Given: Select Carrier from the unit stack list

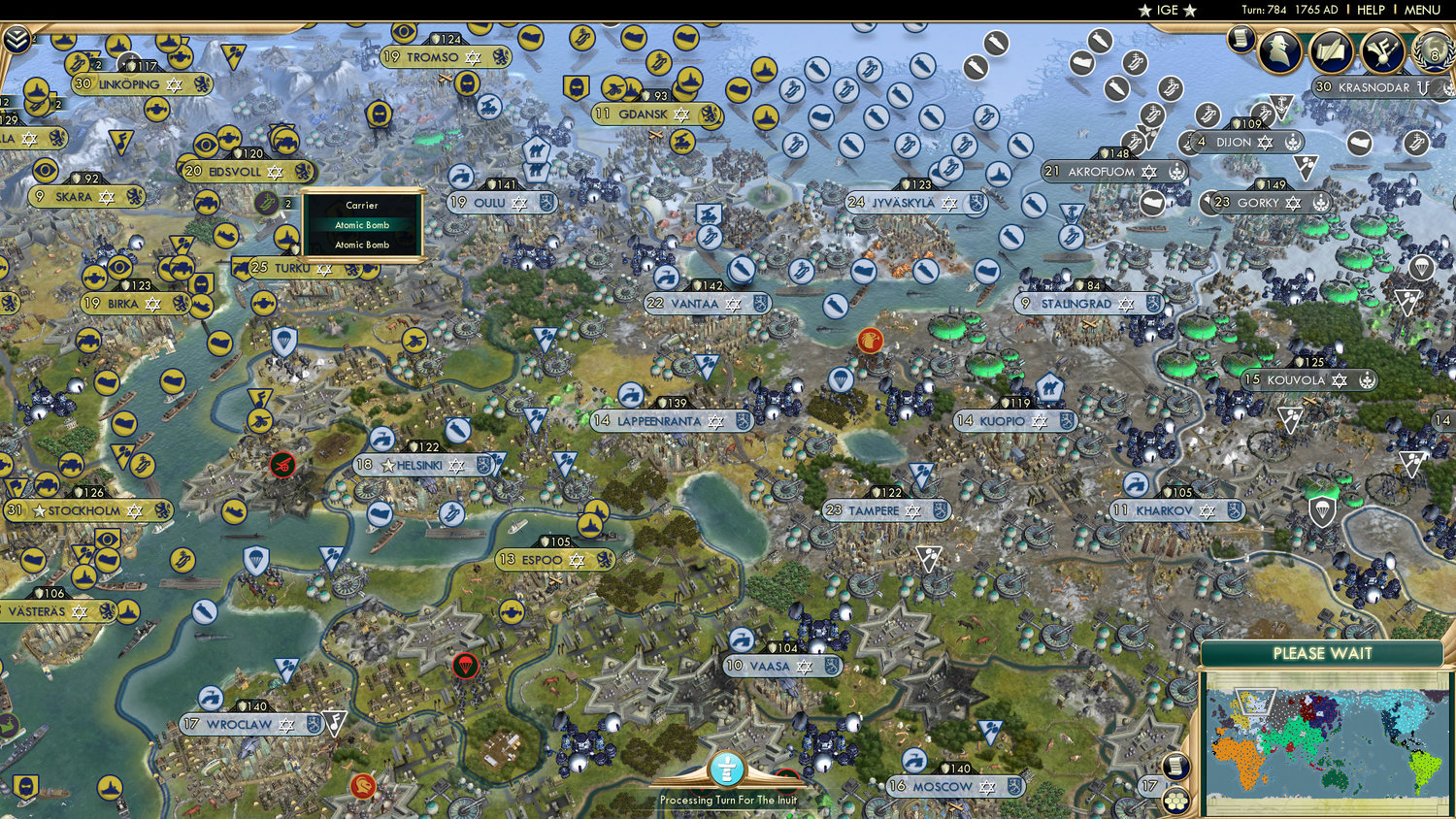Looking at the screenshot, I should 361,206.
